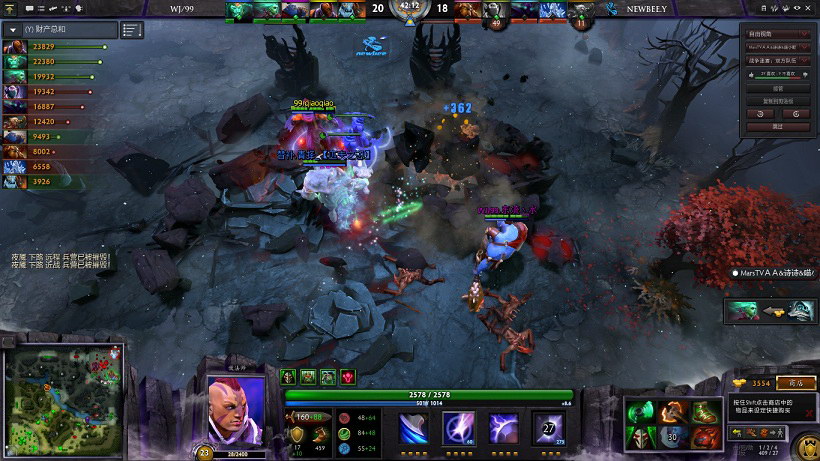Image resolution: width=820 pixels, height=461 pixels.
Task: Click the bottom button in spectator panel
Action: (779, 127)
